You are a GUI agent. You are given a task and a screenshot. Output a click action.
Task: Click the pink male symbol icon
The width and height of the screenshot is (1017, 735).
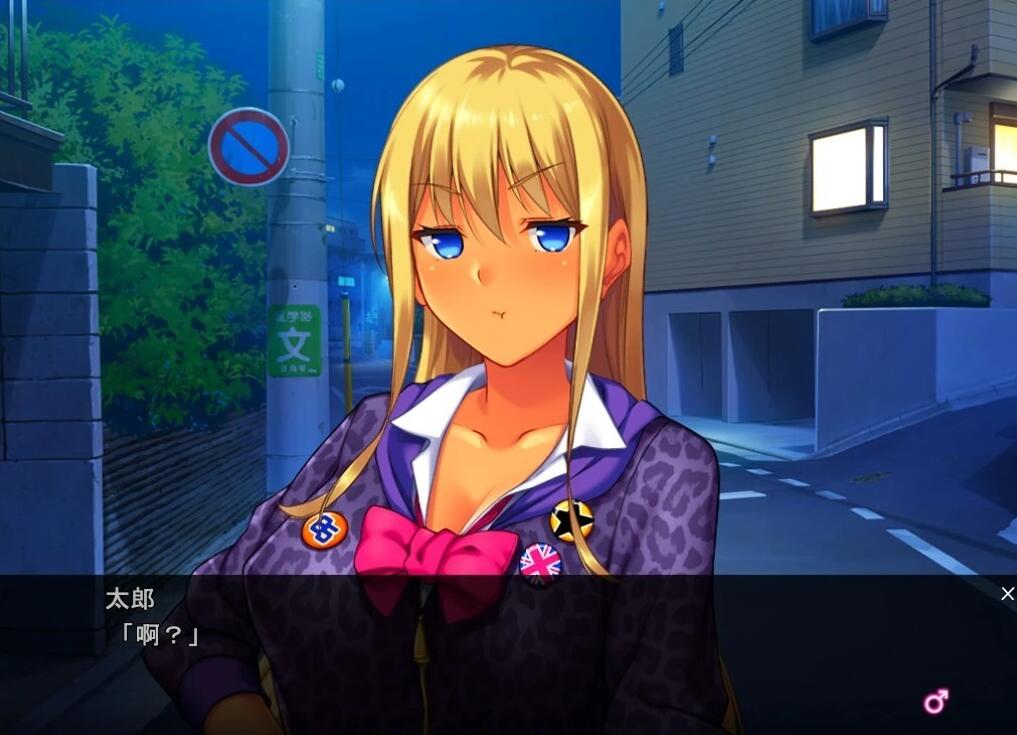click(936, 701)
